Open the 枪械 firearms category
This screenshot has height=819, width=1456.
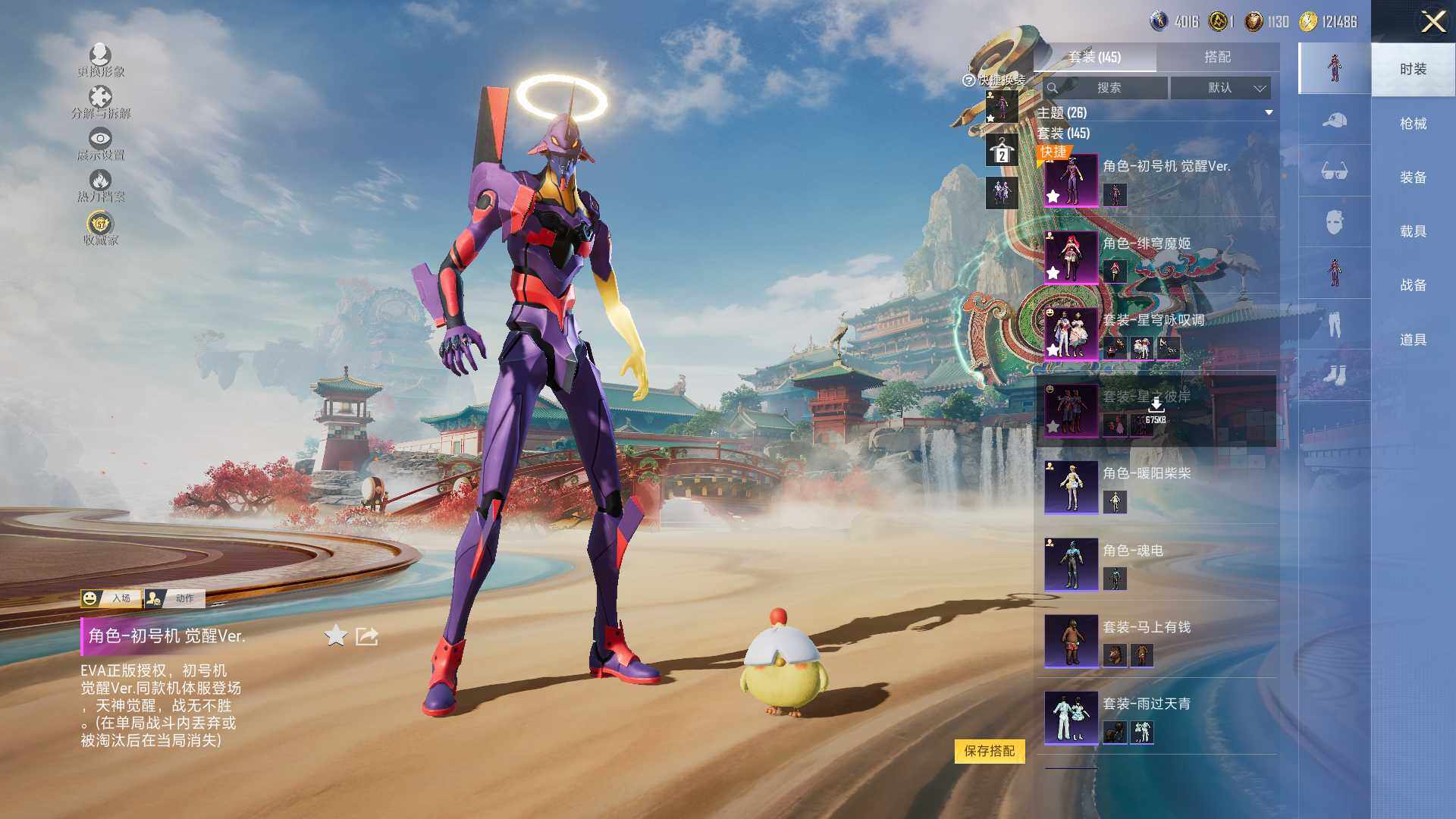point(1413,124)
